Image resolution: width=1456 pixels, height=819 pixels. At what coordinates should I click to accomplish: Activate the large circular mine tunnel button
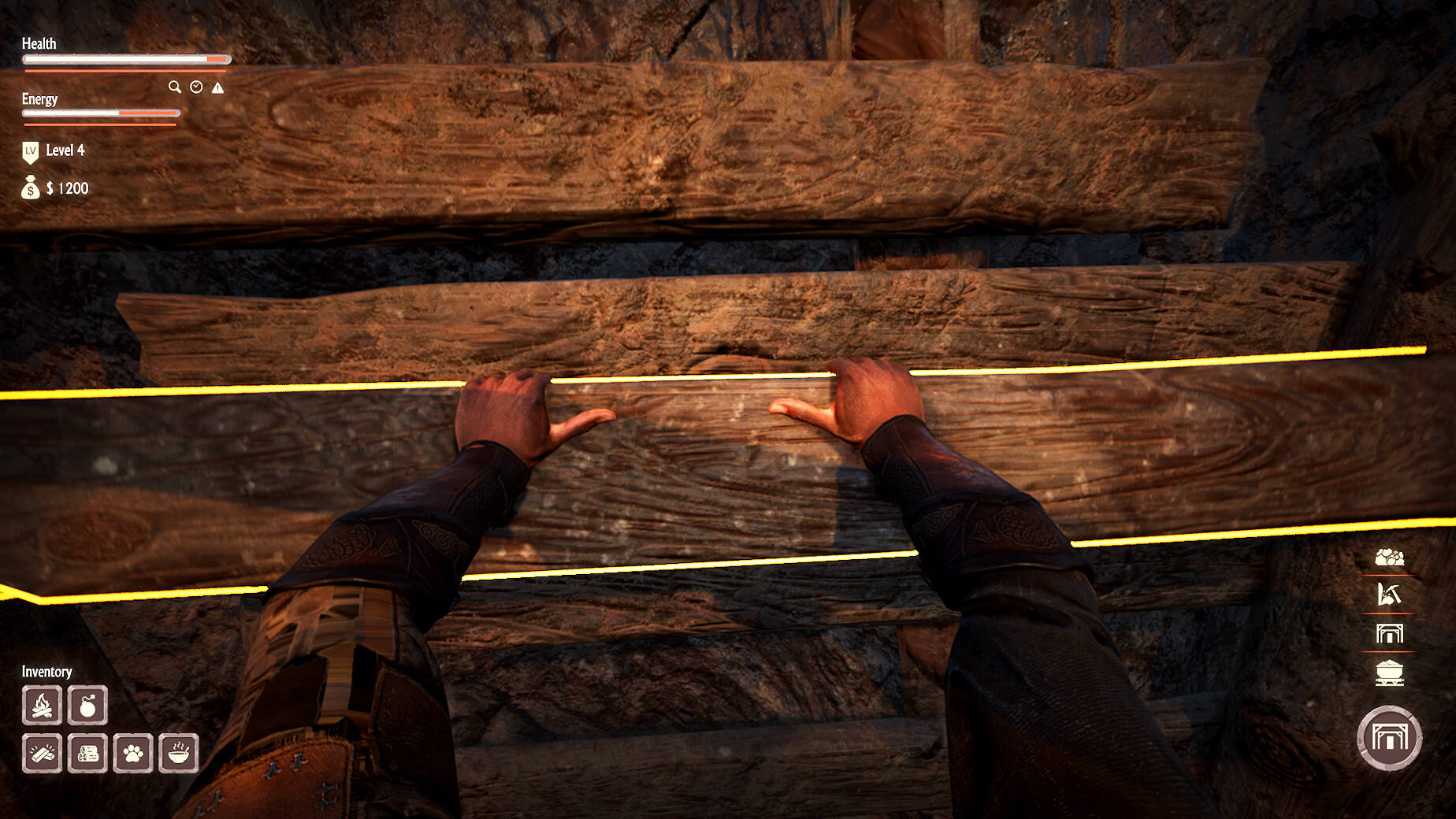(1389, 738)
